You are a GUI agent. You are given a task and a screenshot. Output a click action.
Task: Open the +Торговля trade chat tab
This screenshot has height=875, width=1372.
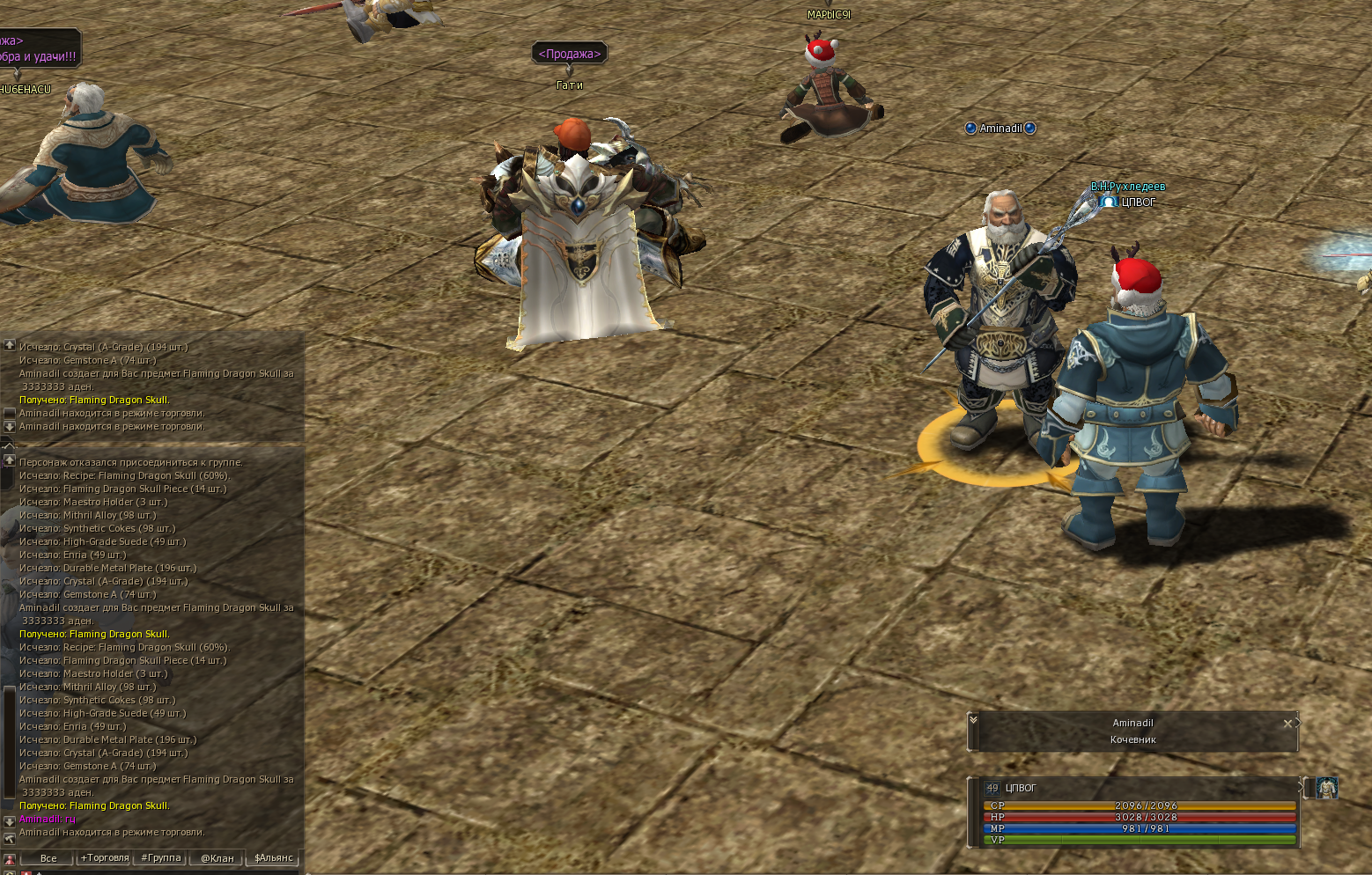pyautogui.click(x=105, y=858)
